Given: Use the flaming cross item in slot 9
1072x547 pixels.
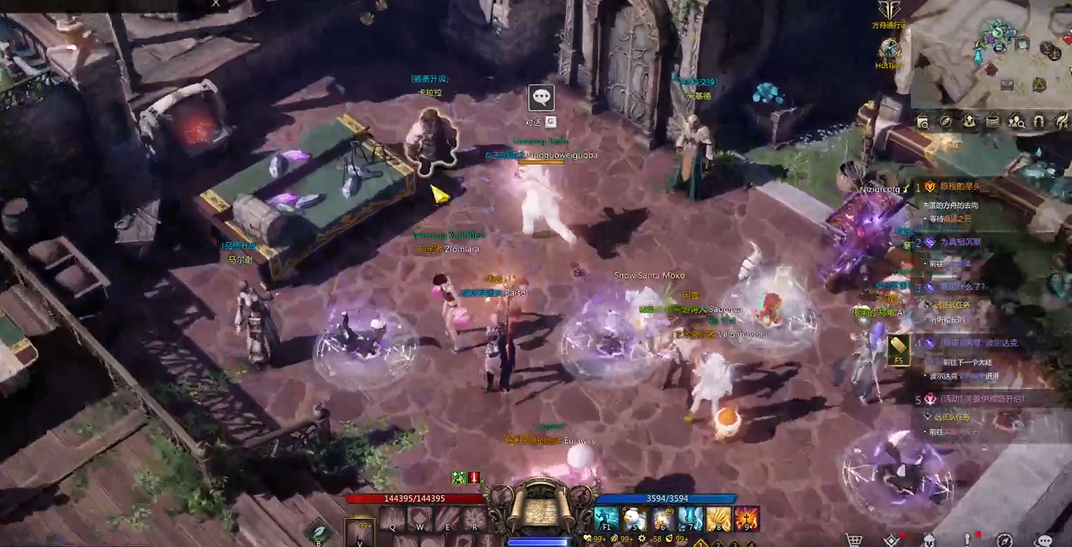Looking at the screenshot, I should click(746, 519).
